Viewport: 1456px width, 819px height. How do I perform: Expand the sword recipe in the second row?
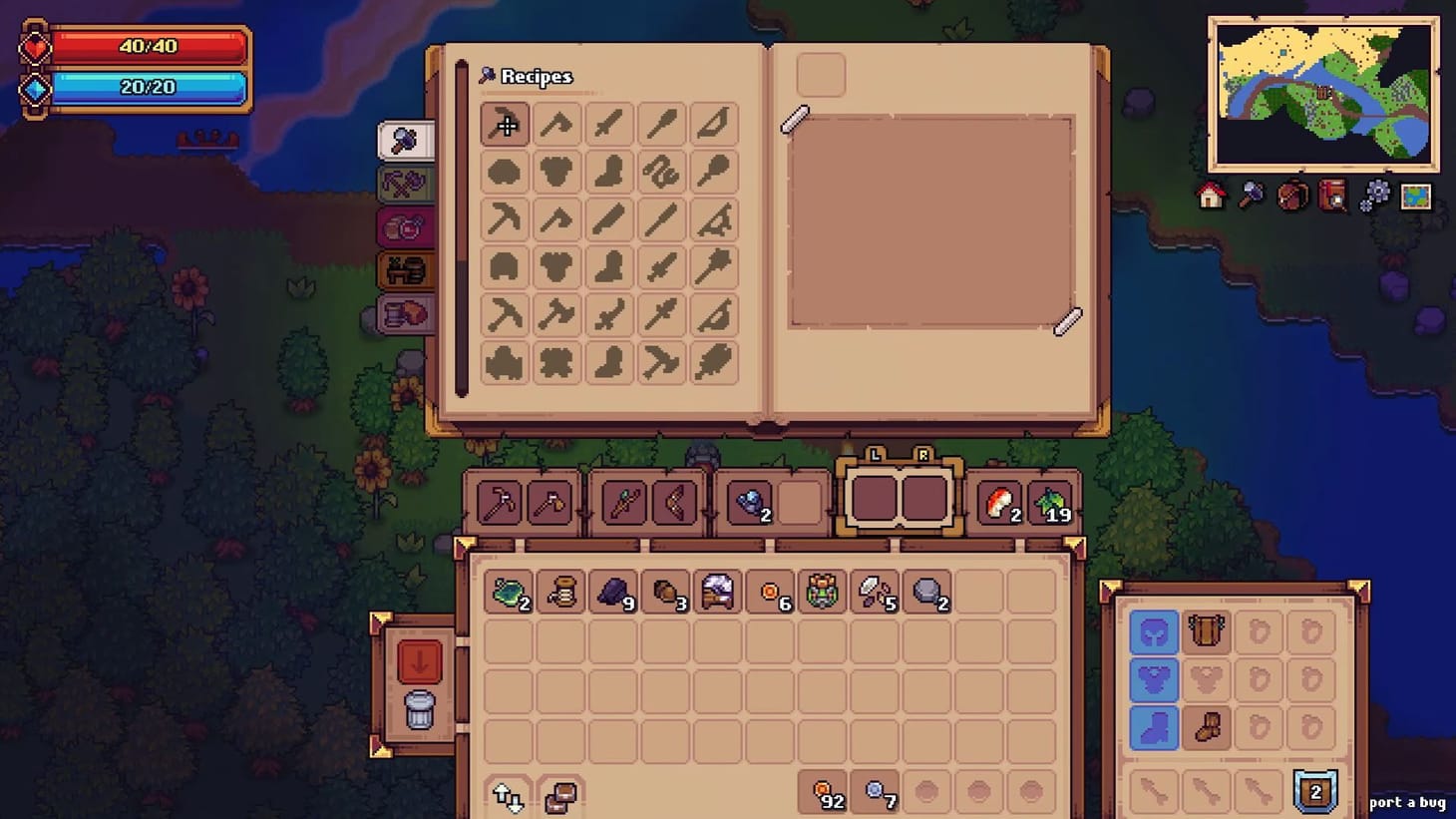(610, 220)
